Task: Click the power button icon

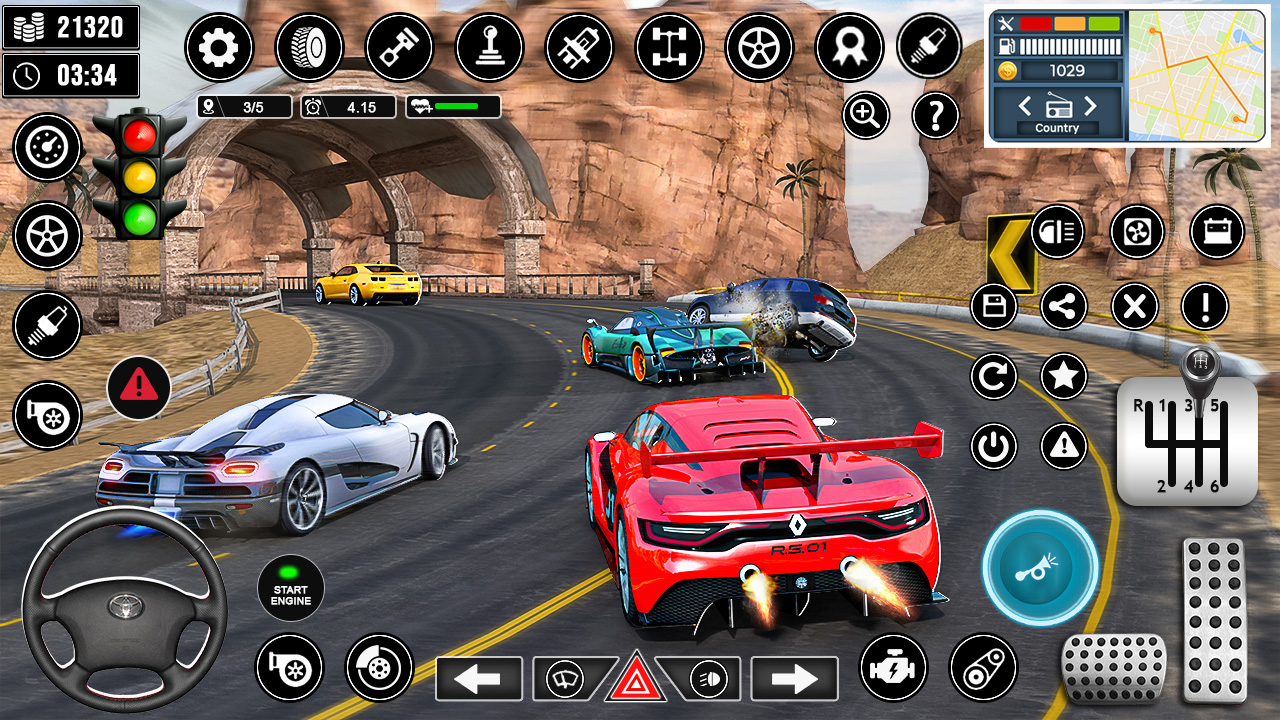Action: tap(994, 446)
